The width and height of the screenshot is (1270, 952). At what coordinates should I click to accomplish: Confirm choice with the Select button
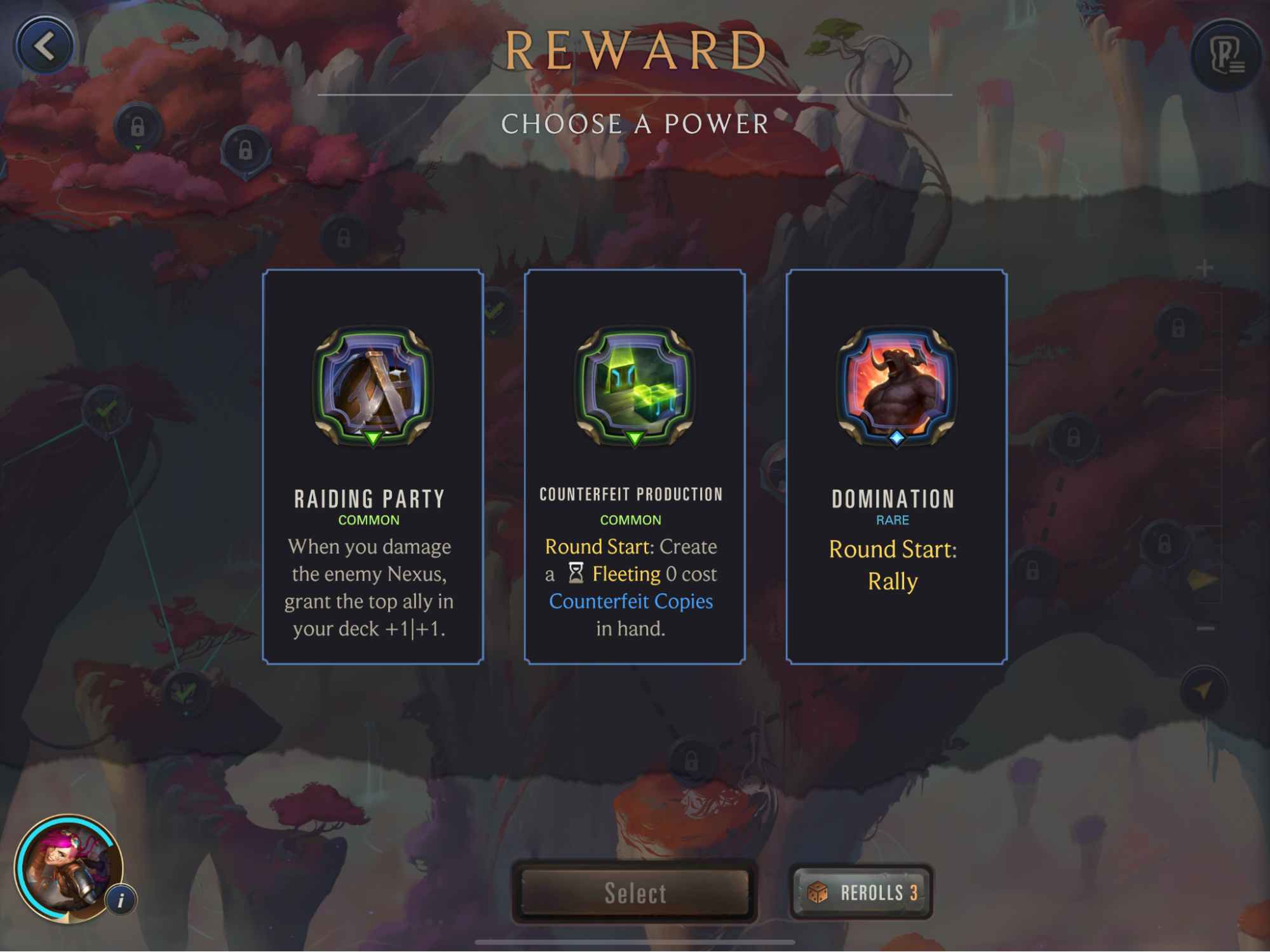(x=635, y=892)
